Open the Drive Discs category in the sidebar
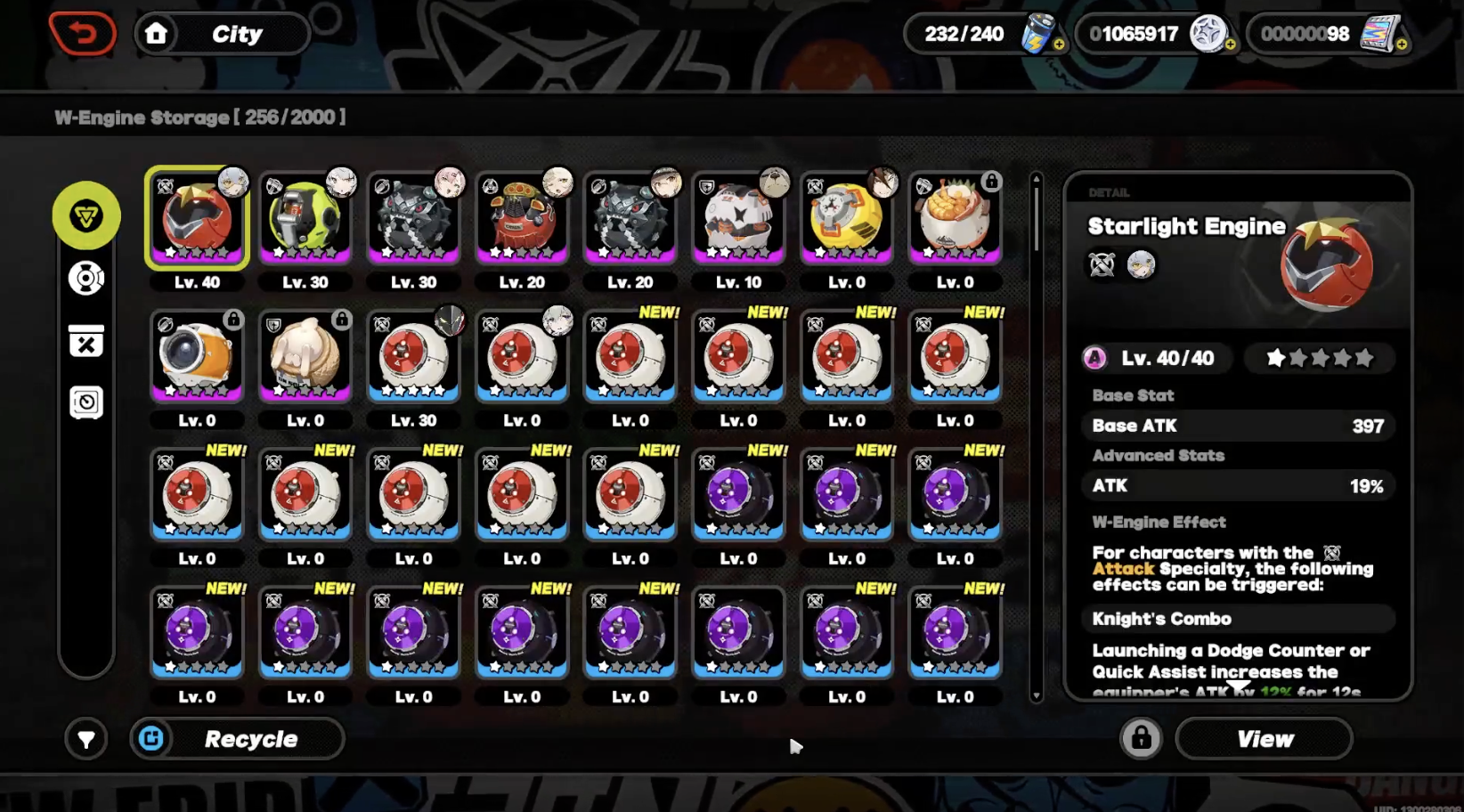 pos(85,278)
